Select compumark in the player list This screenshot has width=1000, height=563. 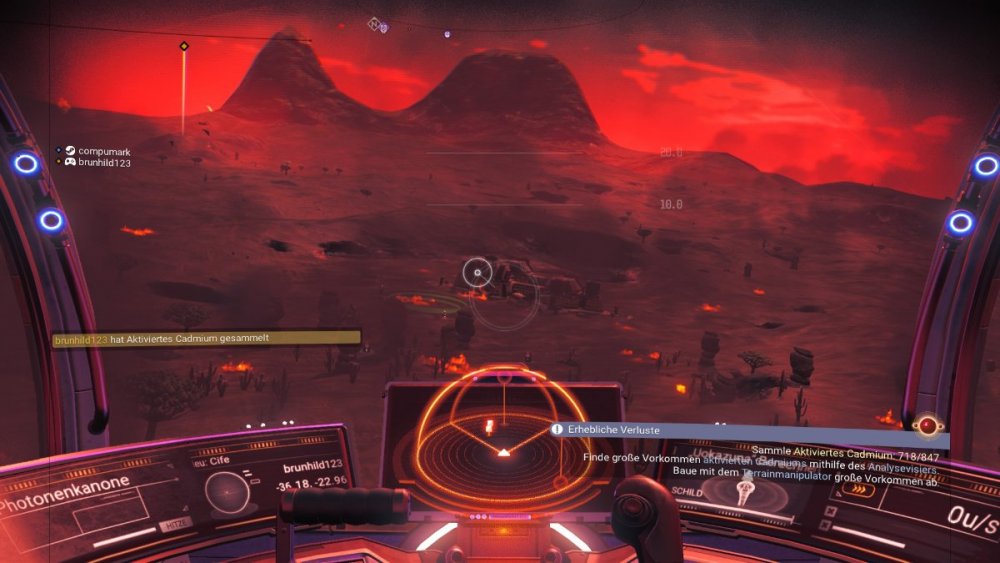(98, 151)
